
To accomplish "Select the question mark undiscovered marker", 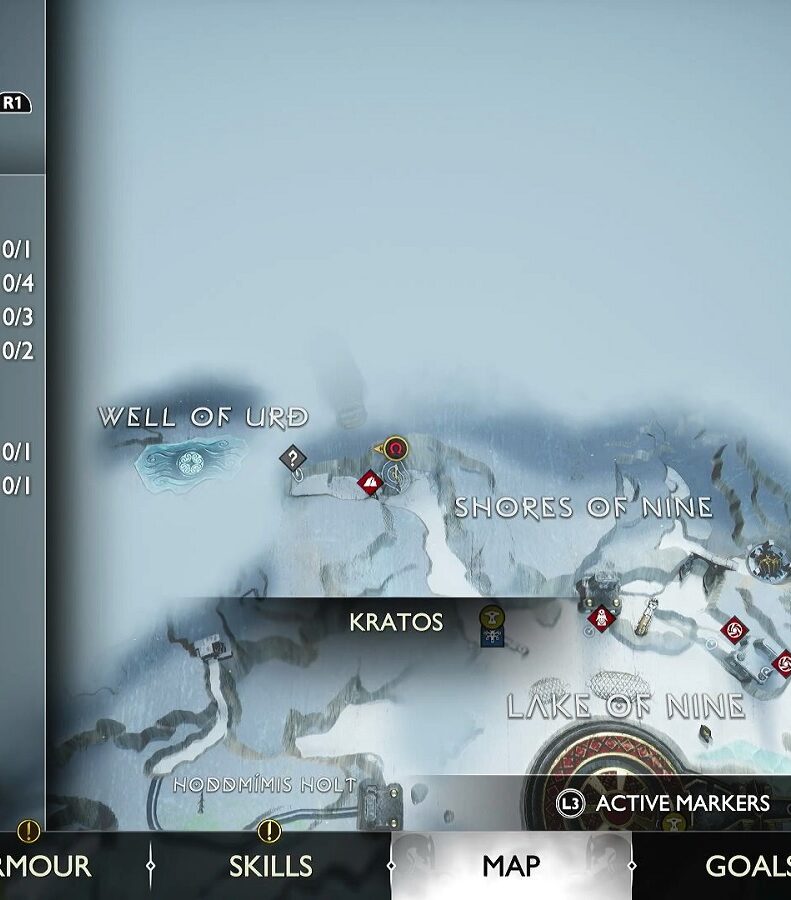I will pos(292,459).
